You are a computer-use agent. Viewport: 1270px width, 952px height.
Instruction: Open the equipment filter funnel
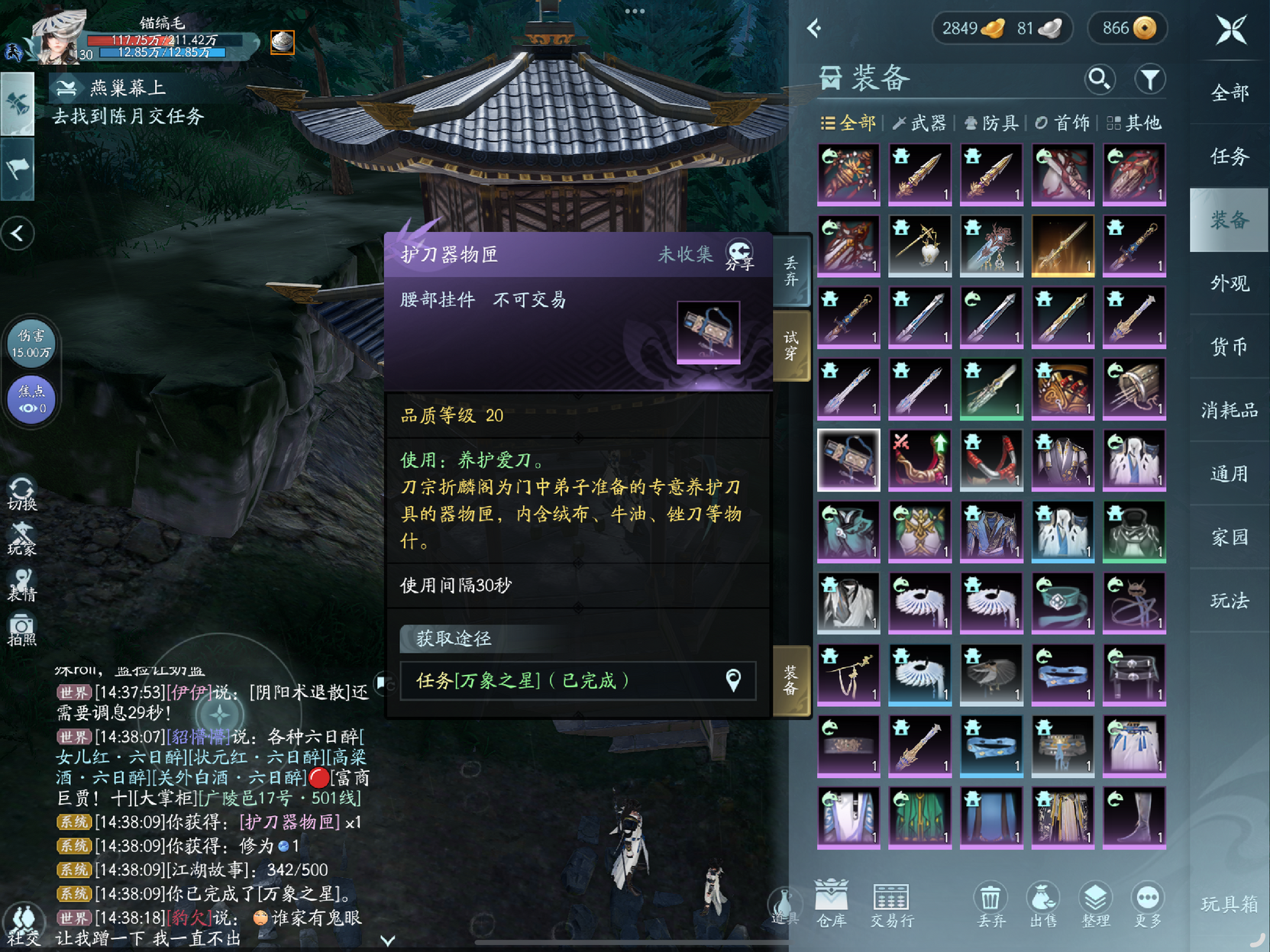point(1149,79)
